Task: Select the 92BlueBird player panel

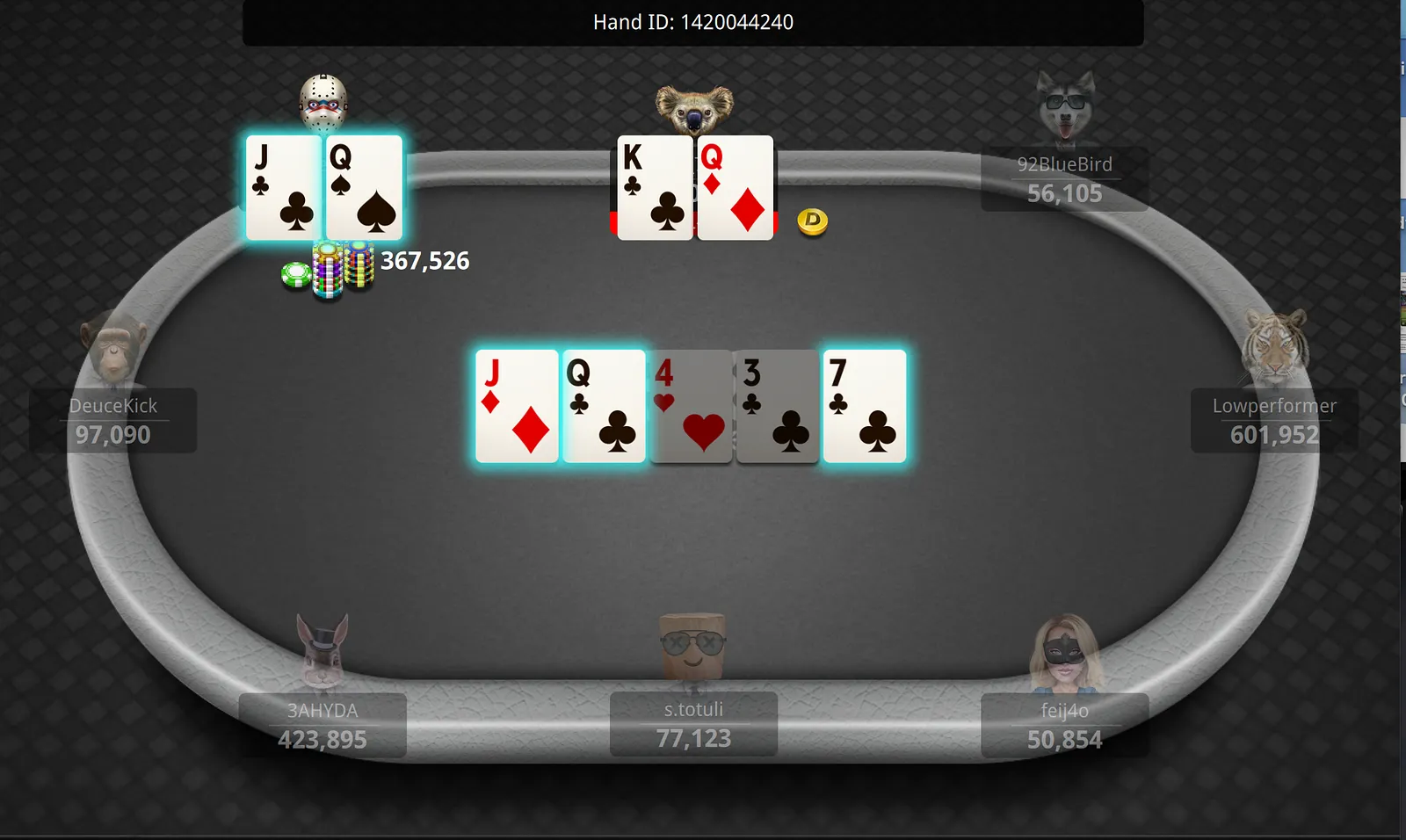Action: (1064, 179)
